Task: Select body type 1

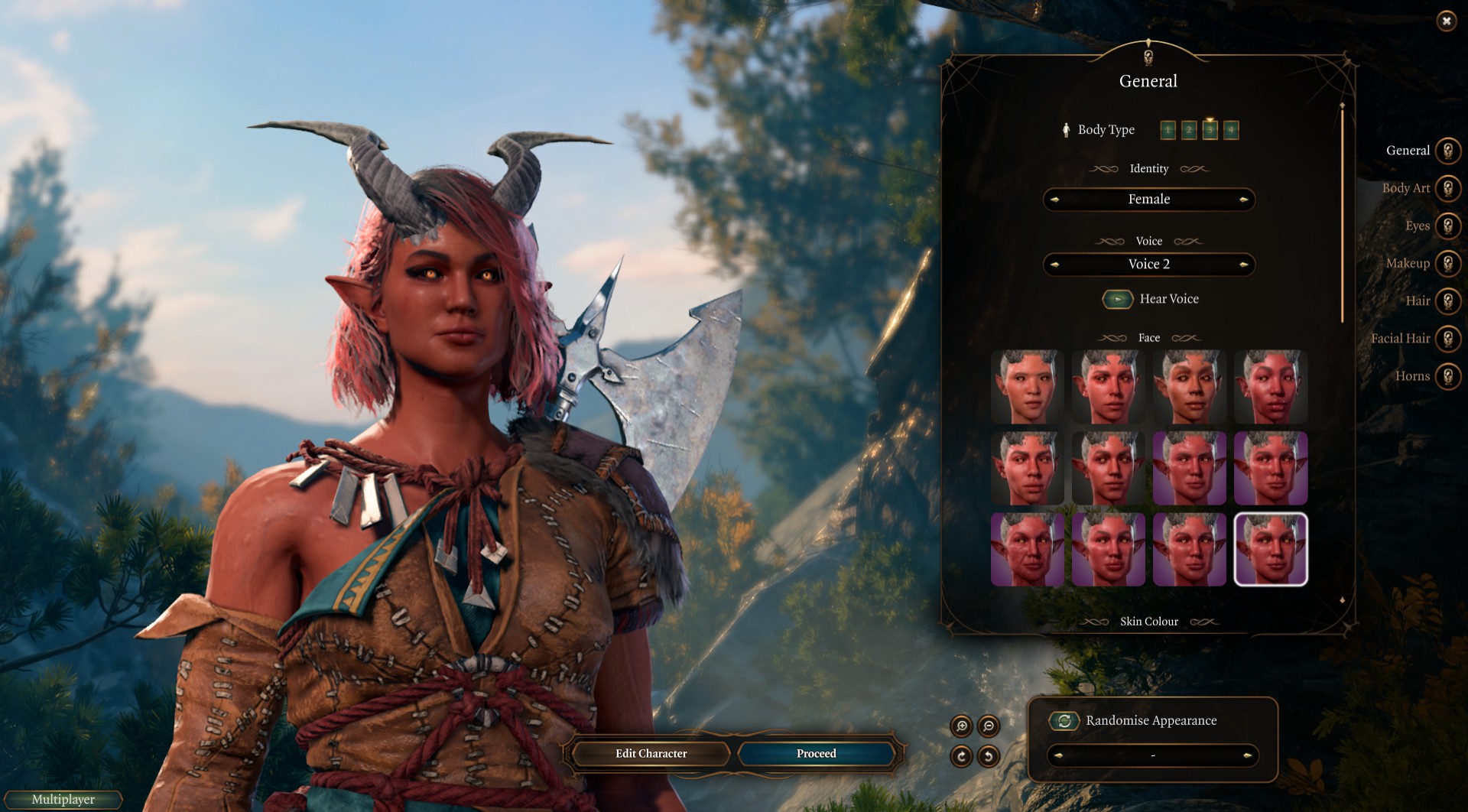Action: (1168, 131)
